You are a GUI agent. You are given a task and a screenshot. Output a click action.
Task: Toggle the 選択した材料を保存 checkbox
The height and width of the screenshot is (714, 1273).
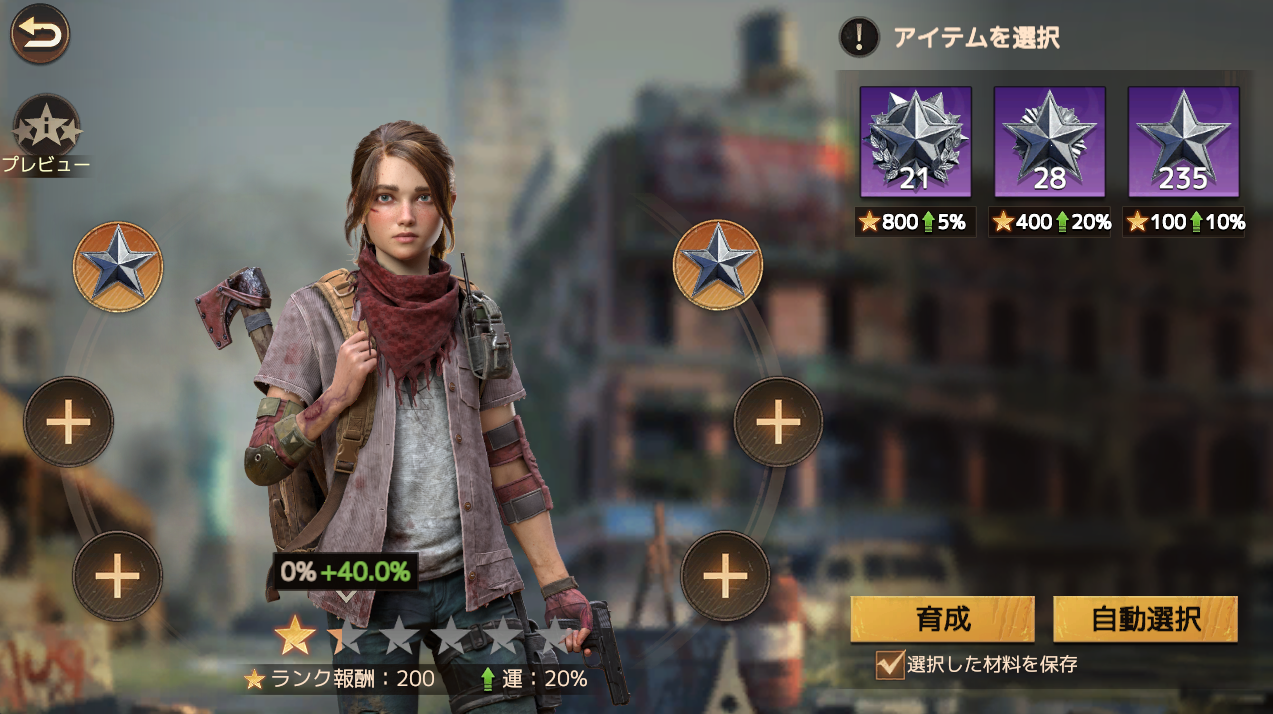coord(889,664)
